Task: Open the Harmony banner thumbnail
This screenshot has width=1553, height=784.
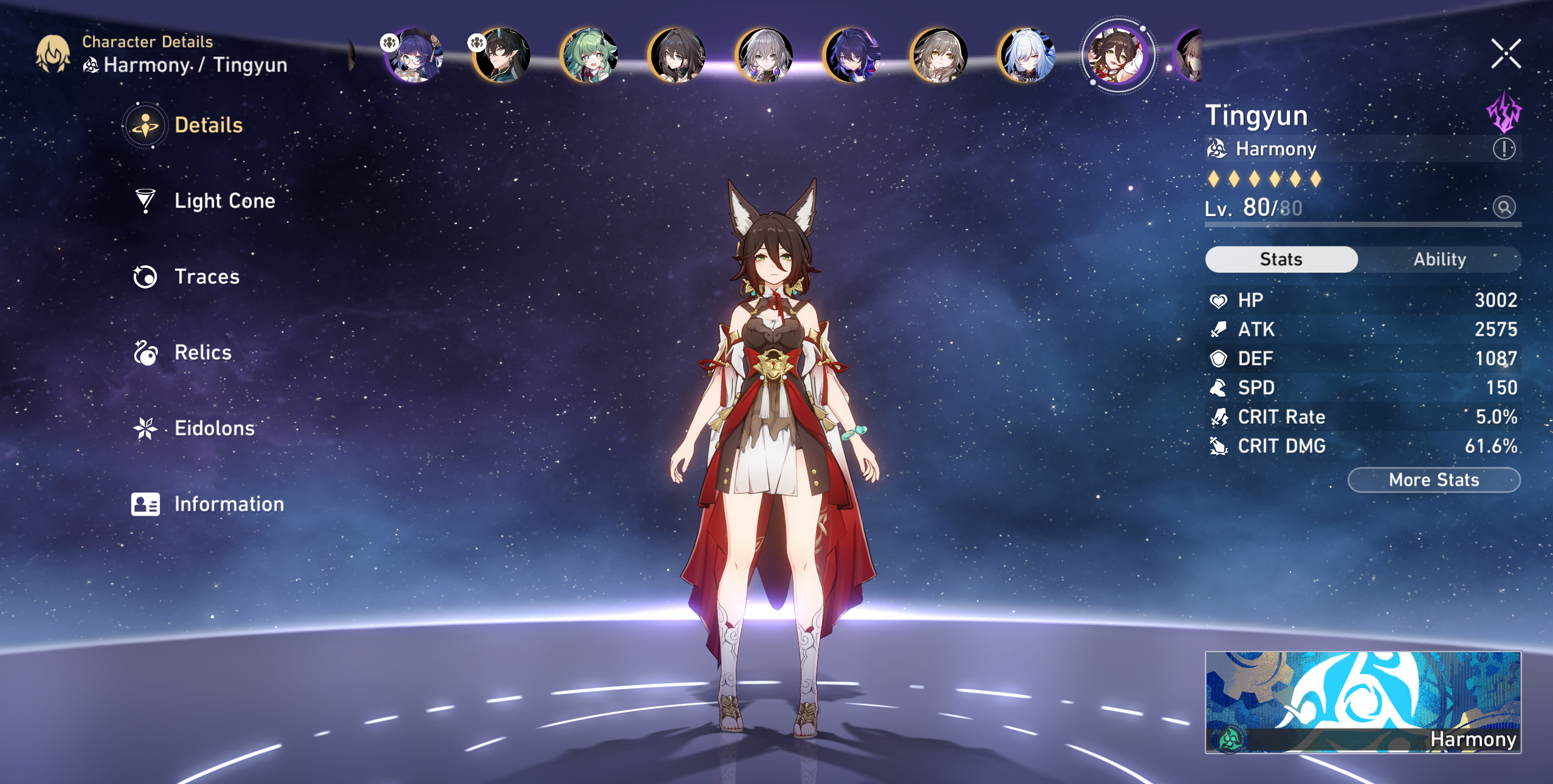Action: pyautogui.click(x=1363, y=702)
